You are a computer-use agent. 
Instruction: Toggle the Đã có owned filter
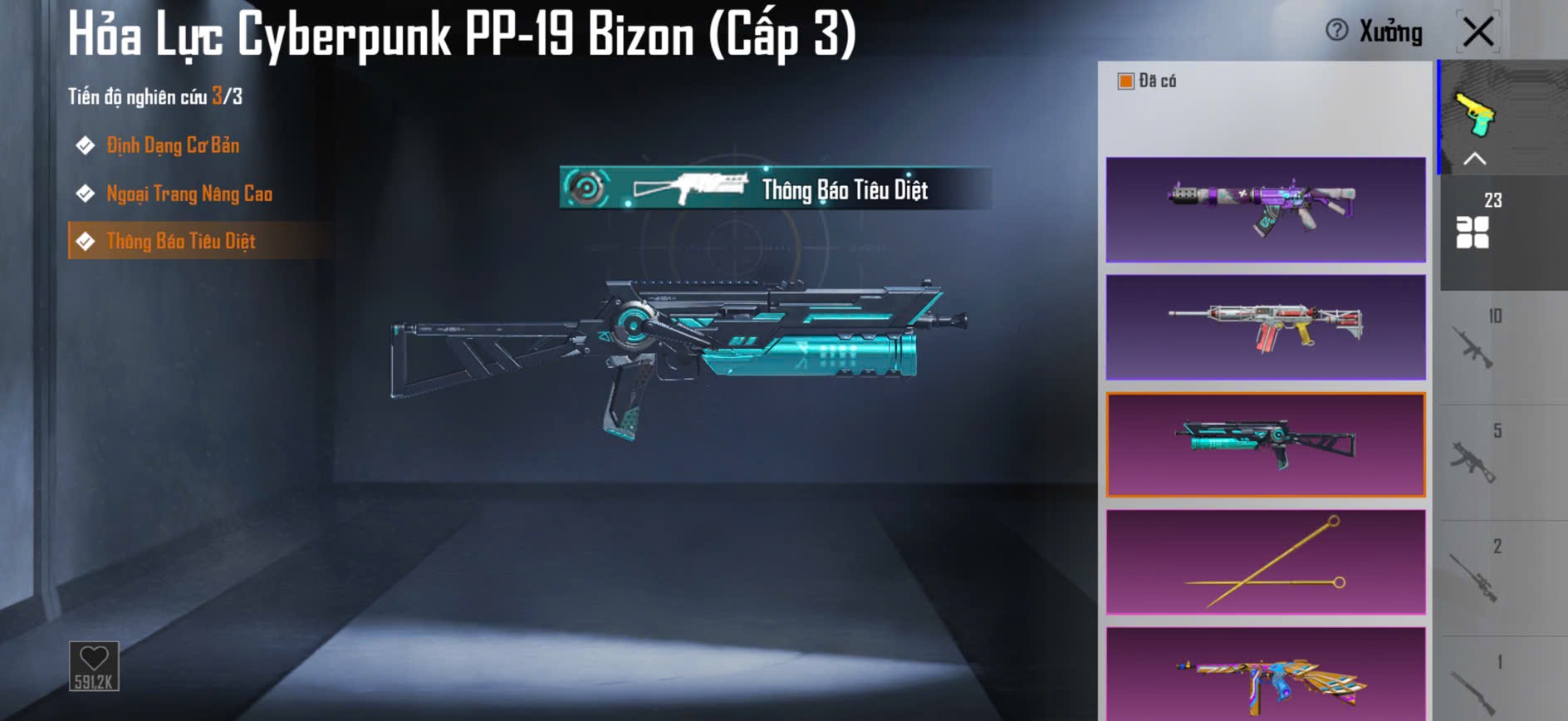tap(1126, 81)
